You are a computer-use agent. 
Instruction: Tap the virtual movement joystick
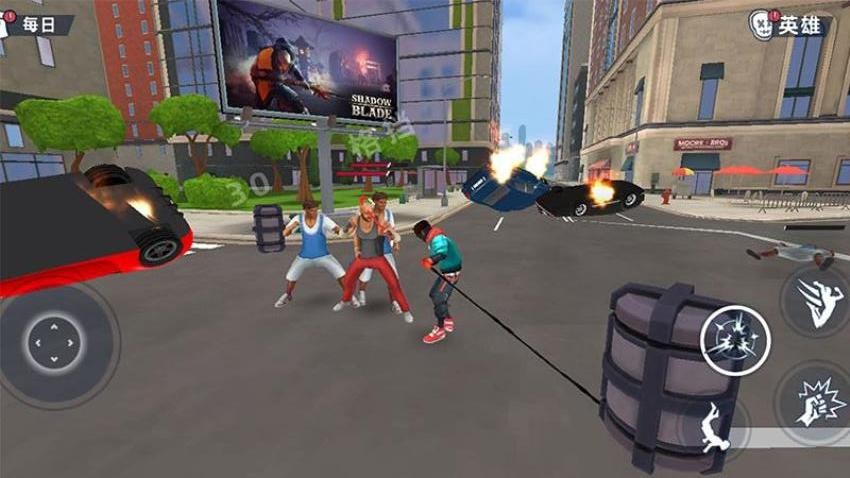[53, 344]
